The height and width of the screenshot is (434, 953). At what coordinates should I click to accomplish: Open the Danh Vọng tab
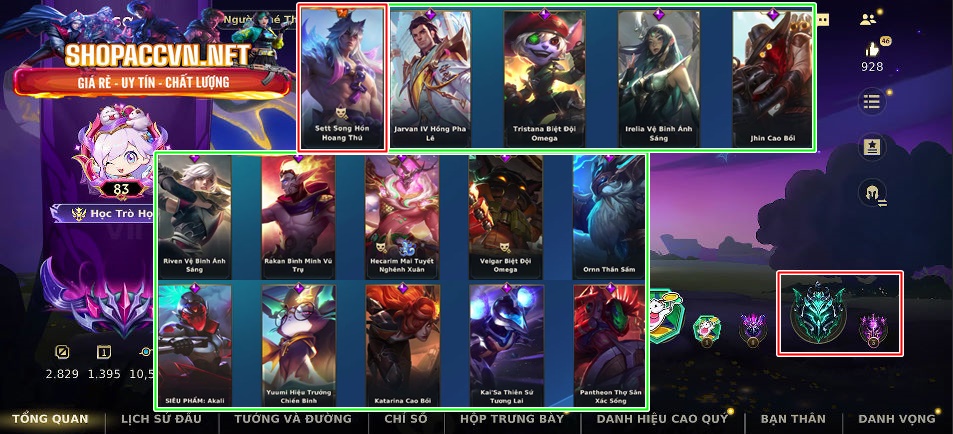click(x=897, y=419)
